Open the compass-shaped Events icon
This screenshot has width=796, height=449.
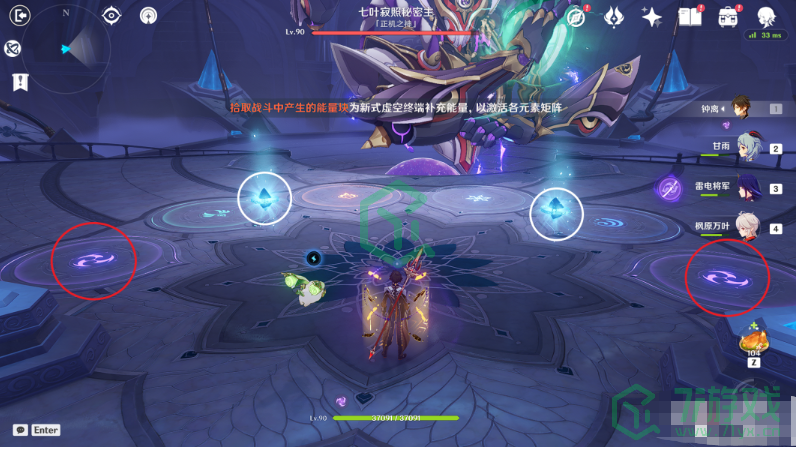click(x=577, y=17)
